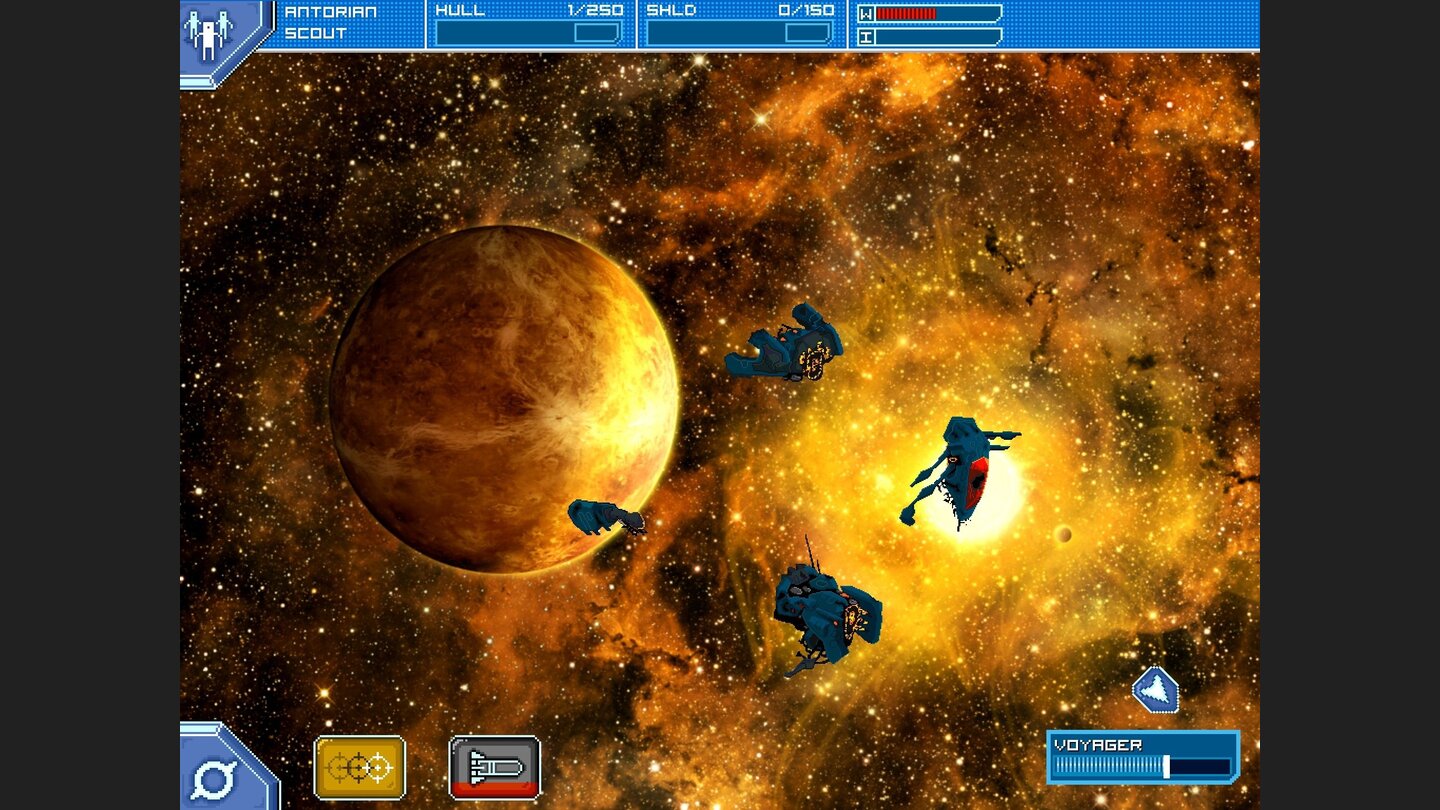Click the blue Voyager ship marker icon
Image resolution: width=1440 pixels, height=810 pixels.
[x=1157, y=687]
